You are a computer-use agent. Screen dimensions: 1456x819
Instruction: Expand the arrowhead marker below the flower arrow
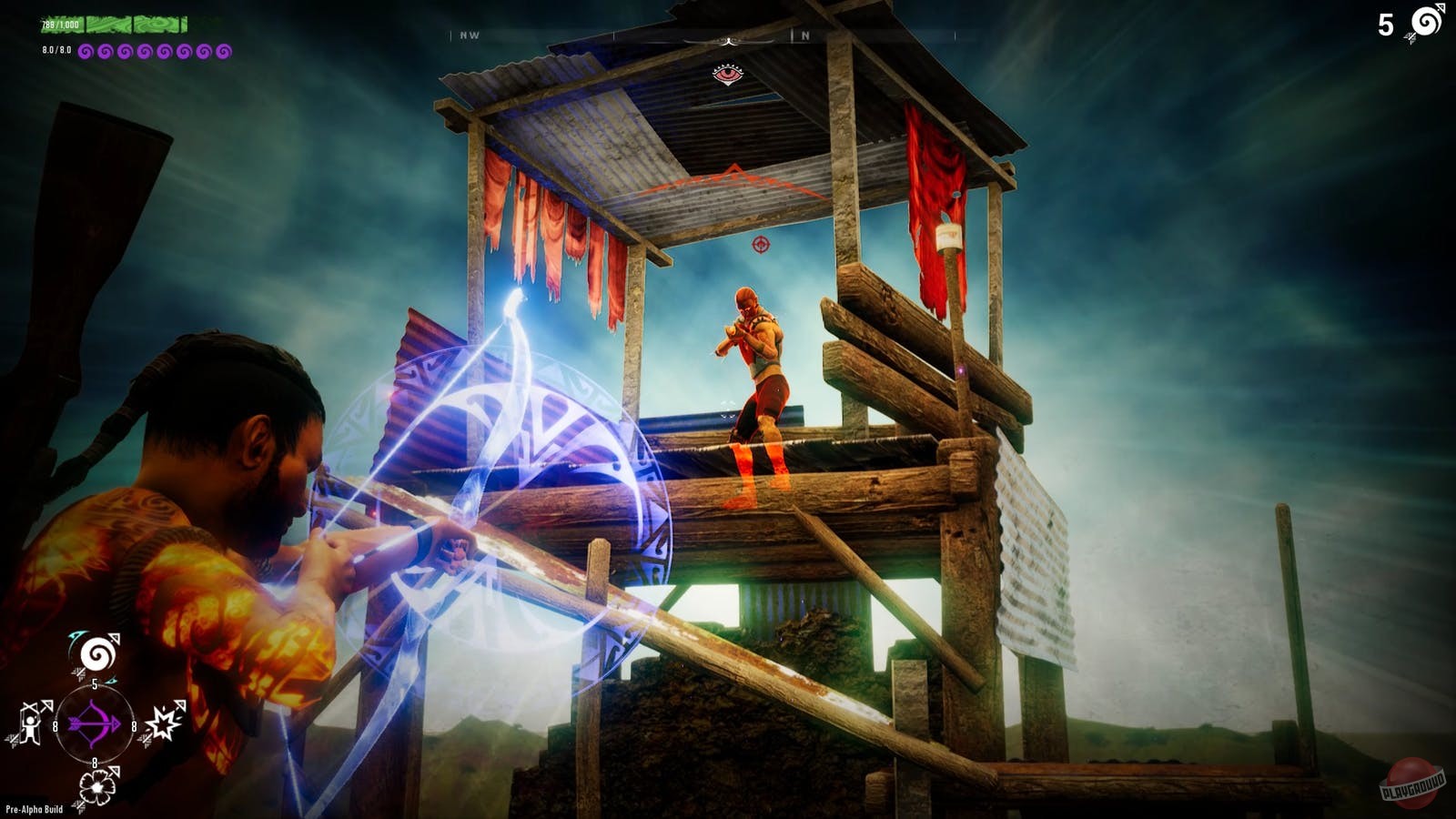pos(116,769)
